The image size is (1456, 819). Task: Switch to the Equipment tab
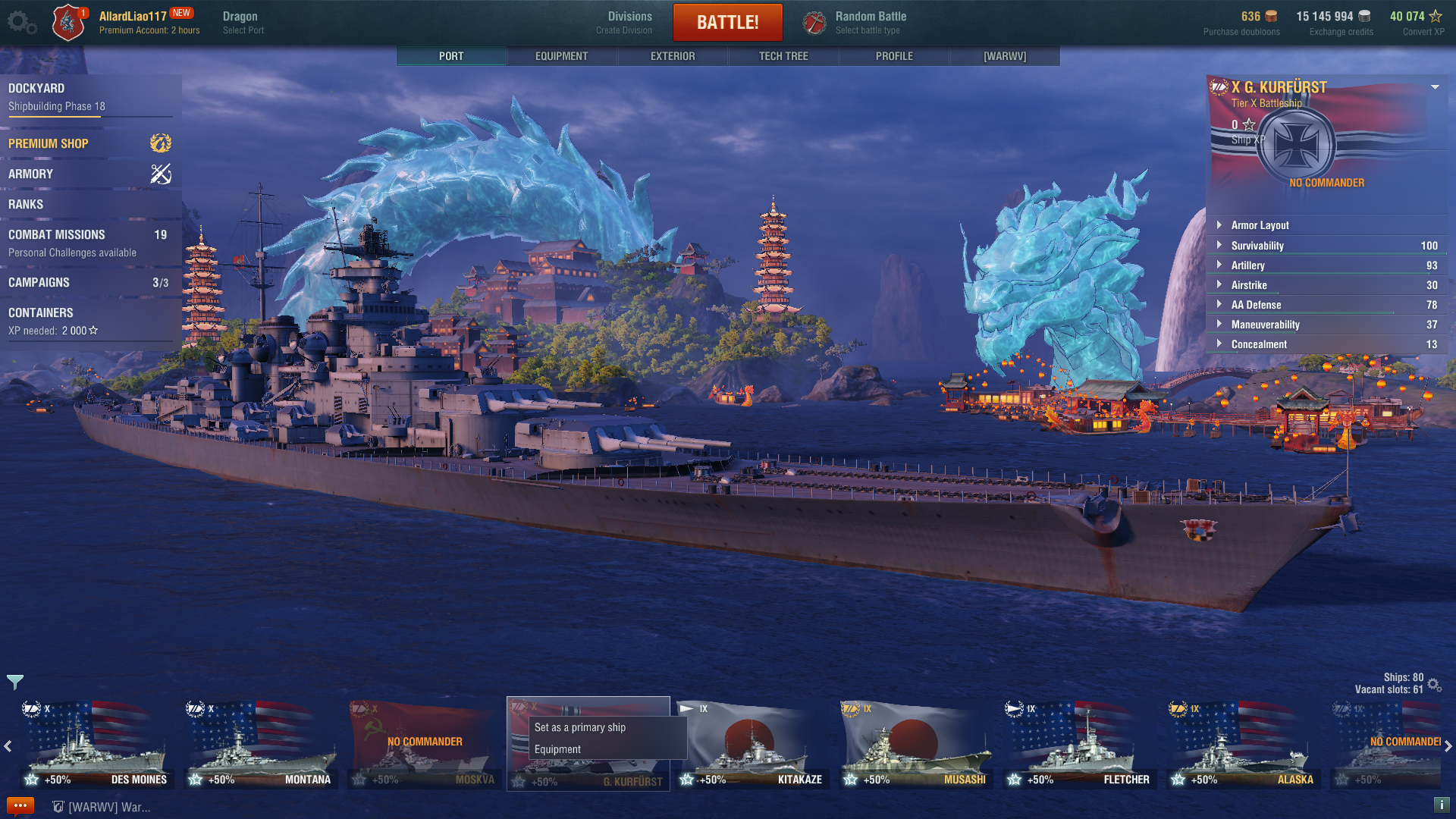(561, 56)
